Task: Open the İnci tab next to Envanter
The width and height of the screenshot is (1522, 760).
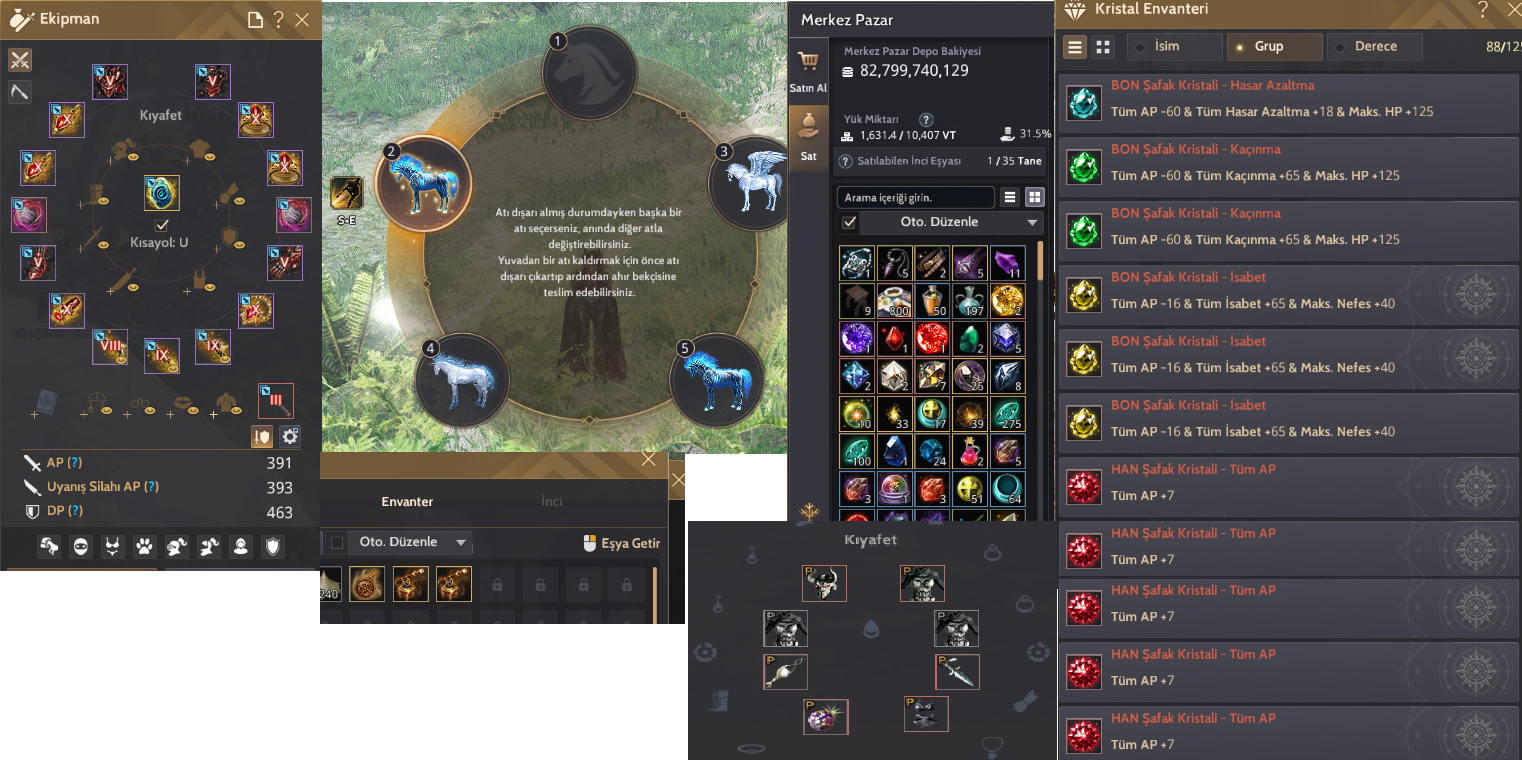Action: tap(552, 500)
